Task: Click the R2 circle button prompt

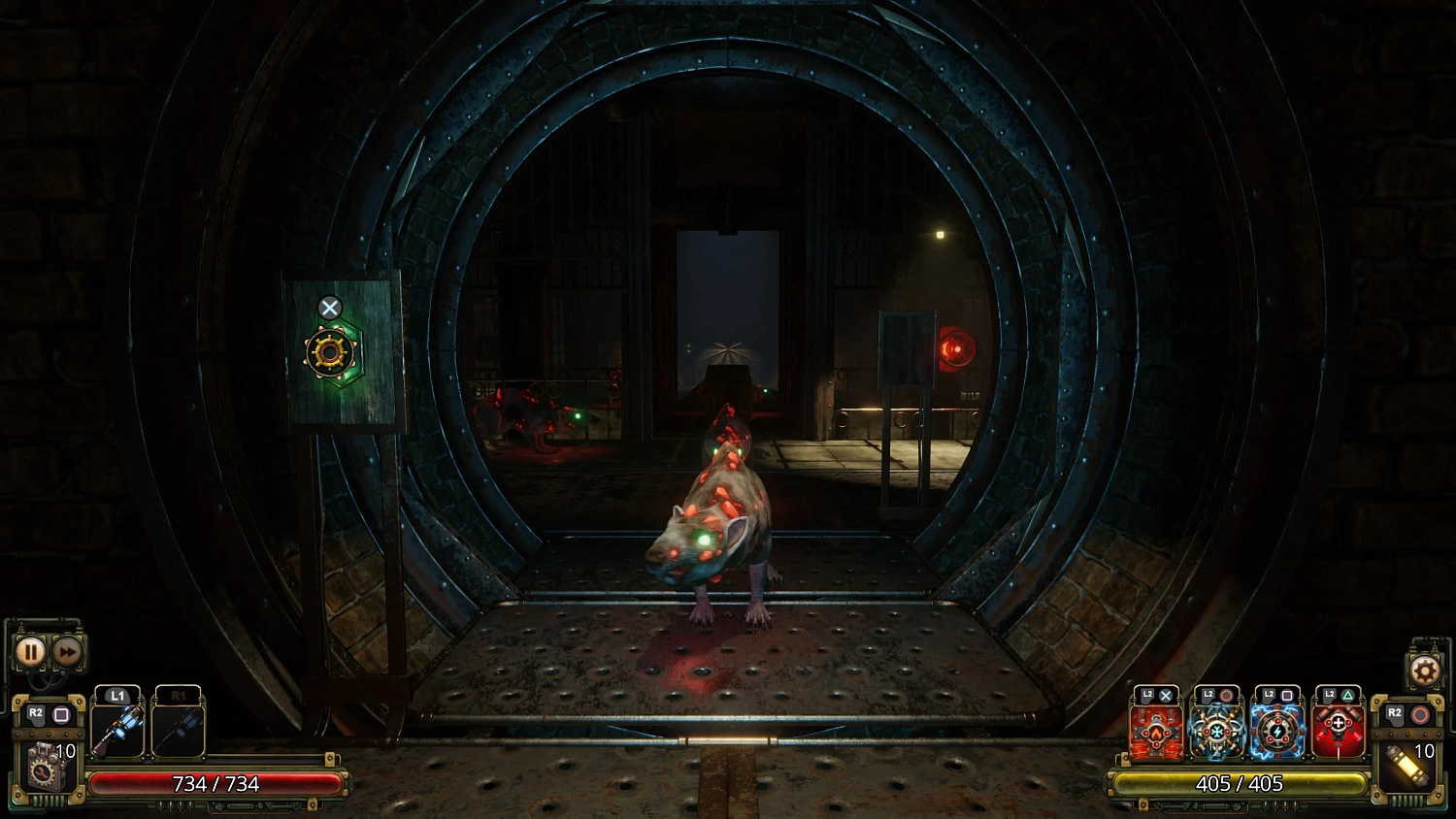Action: (1419, 715)
